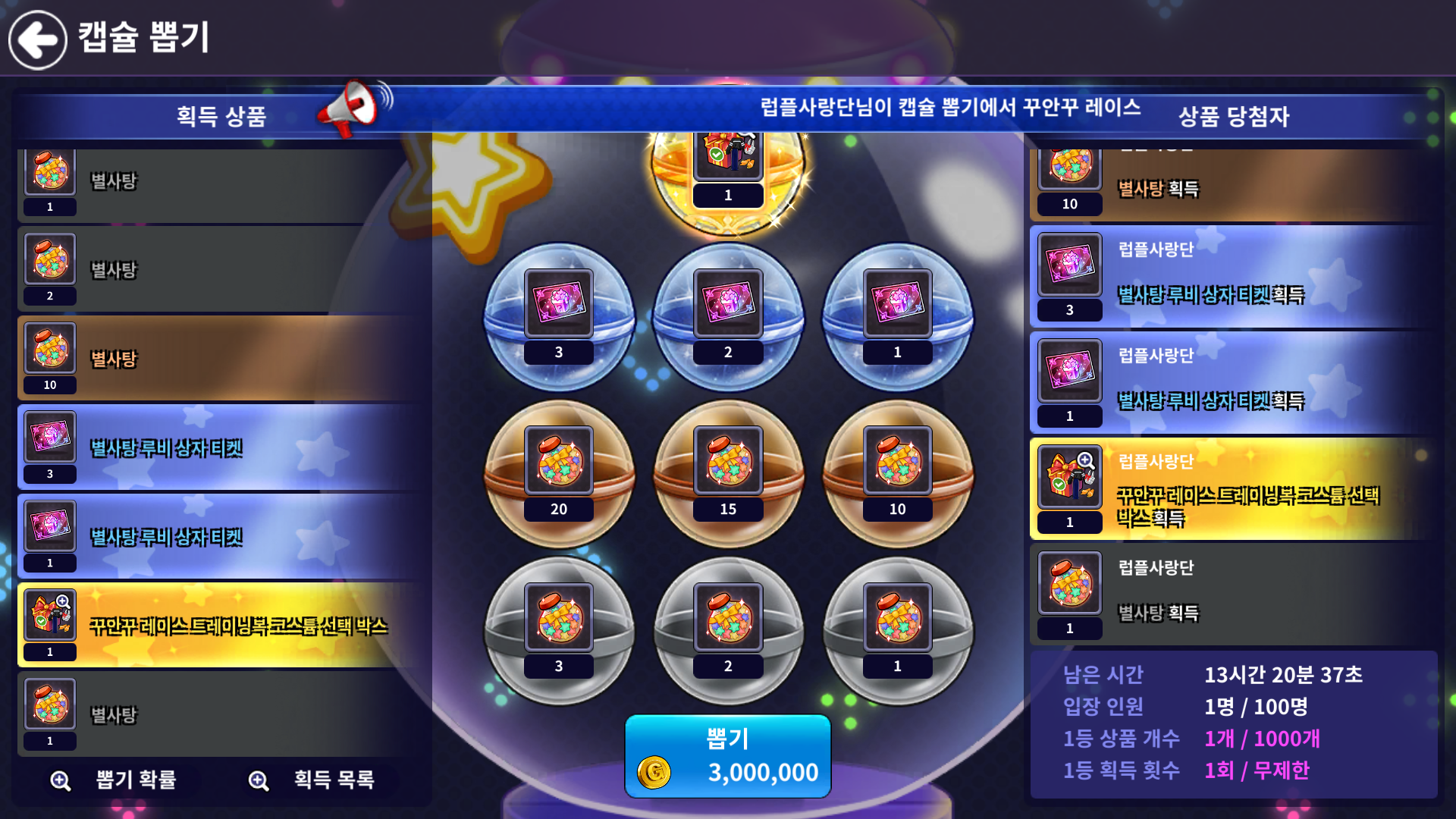
Task: Draw a capsule for 3,000,000 gold
Action: 727,756
